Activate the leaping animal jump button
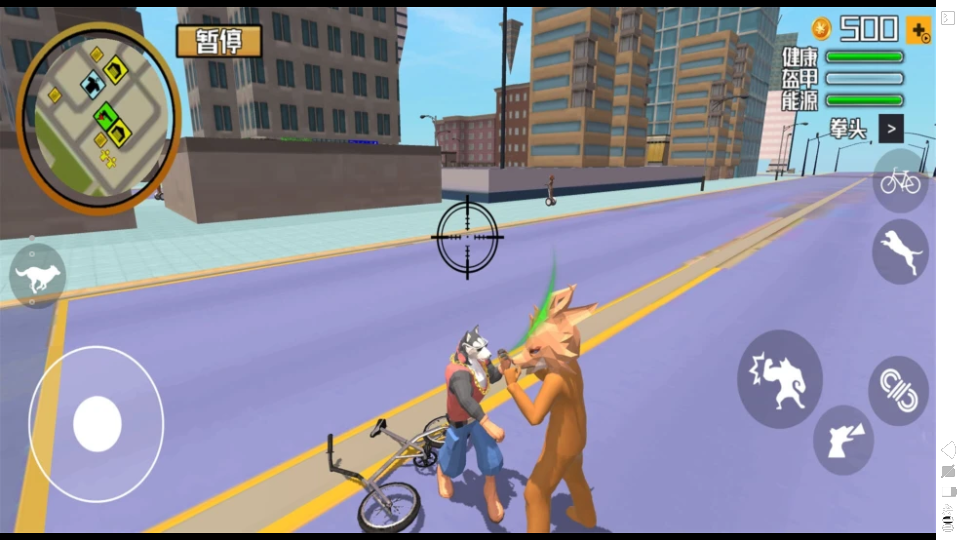The height and width of the screenshot is (540, 960). pos(899,252)
